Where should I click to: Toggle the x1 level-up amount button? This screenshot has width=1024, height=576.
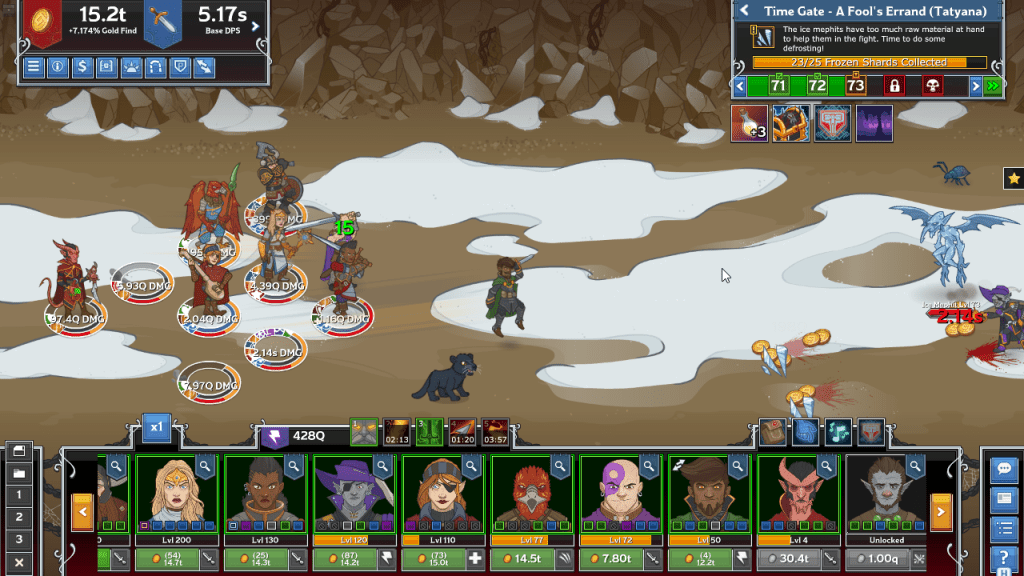(156, 427)
